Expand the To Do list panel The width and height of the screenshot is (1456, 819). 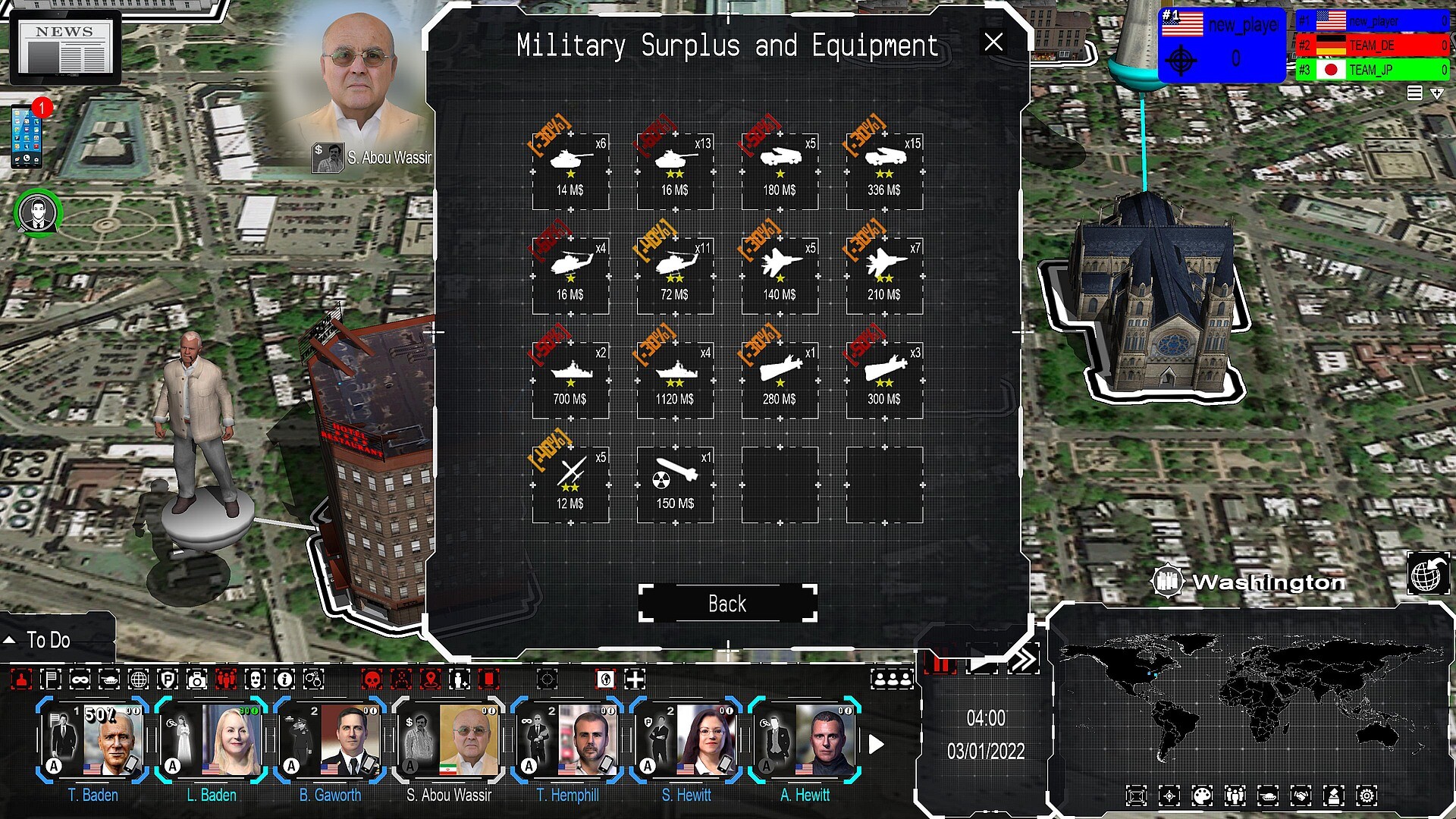[9, 639]
